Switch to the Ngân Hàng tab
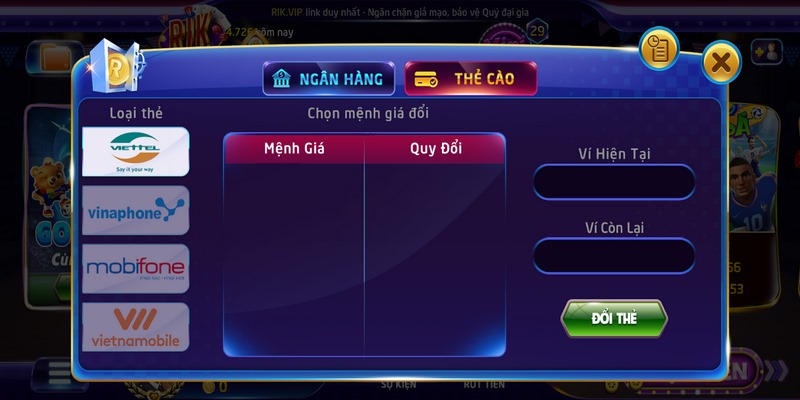 328,79
